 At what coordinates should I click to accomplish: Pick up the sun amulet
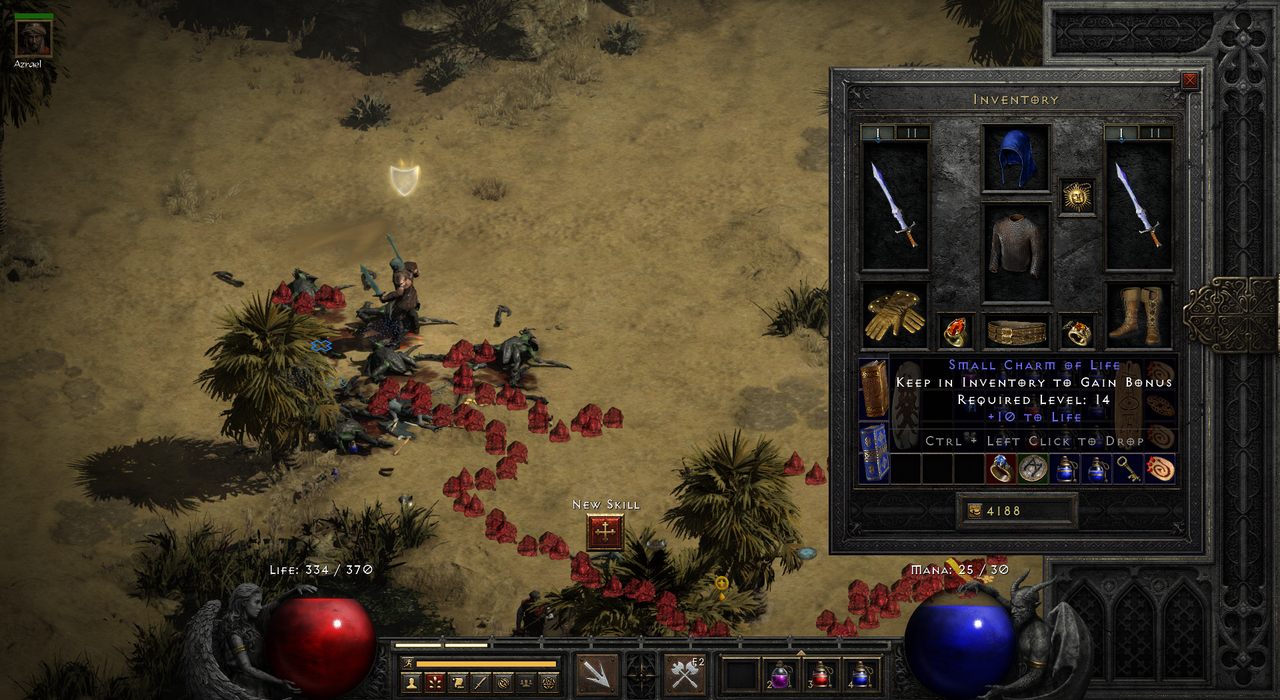click(1076, 196)
